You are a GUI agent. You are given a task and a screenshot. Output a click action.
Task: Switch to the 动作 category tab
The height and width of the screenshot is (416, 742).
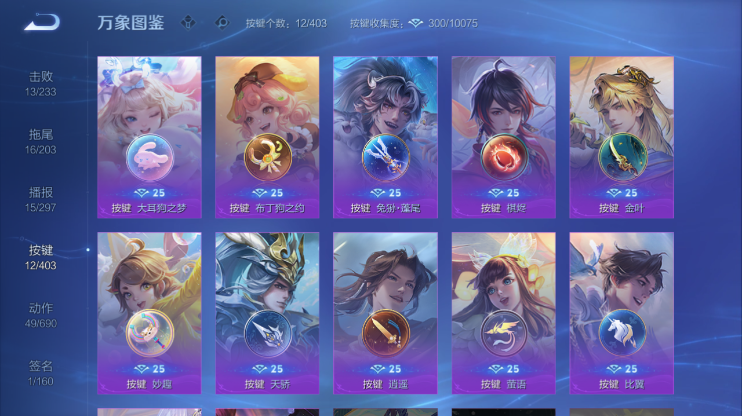pyautogui.click(x=41, y=315)
